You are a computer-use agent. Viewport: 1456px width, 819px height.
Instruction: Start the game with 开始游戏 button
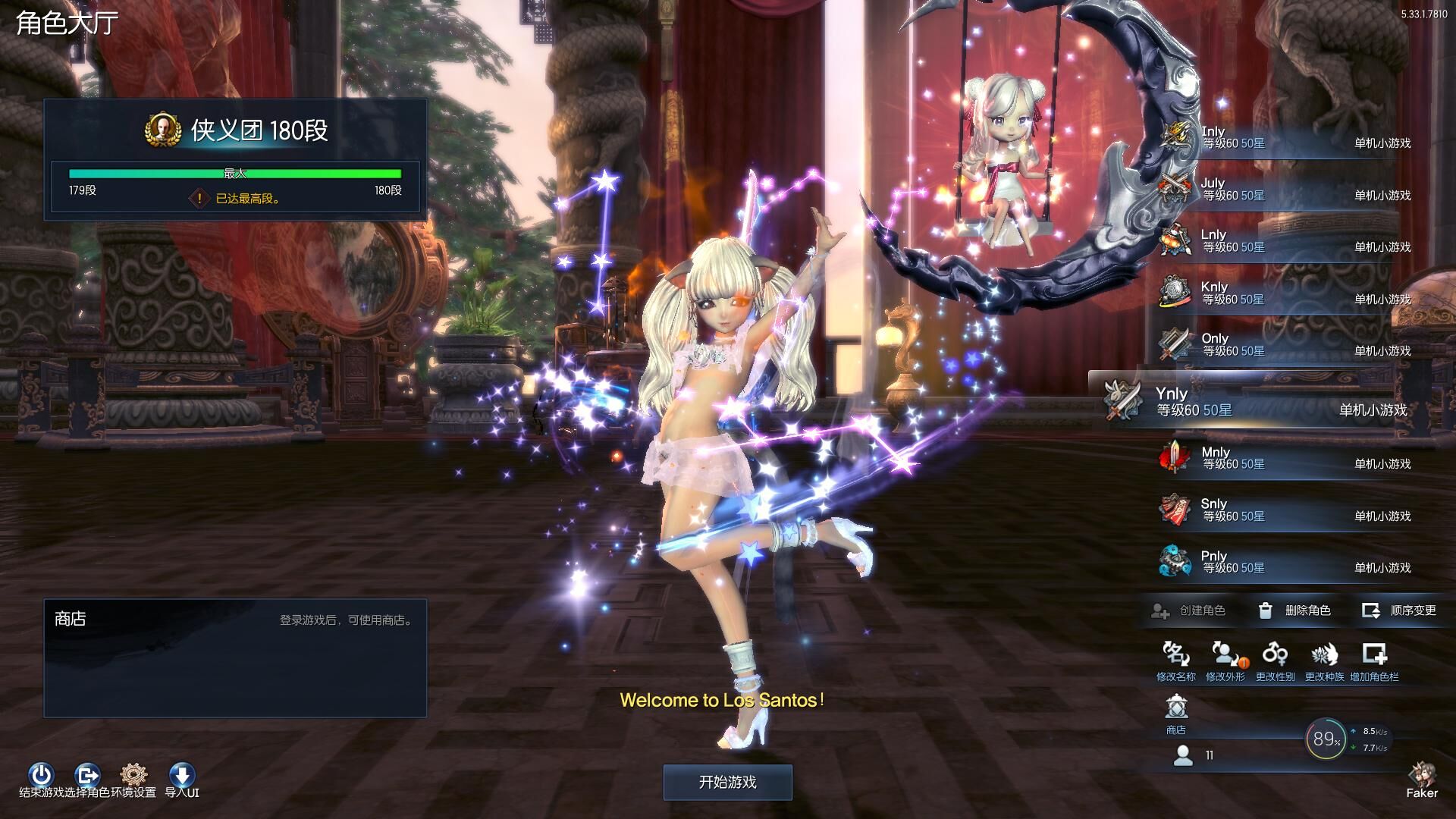tap(727, 782)
